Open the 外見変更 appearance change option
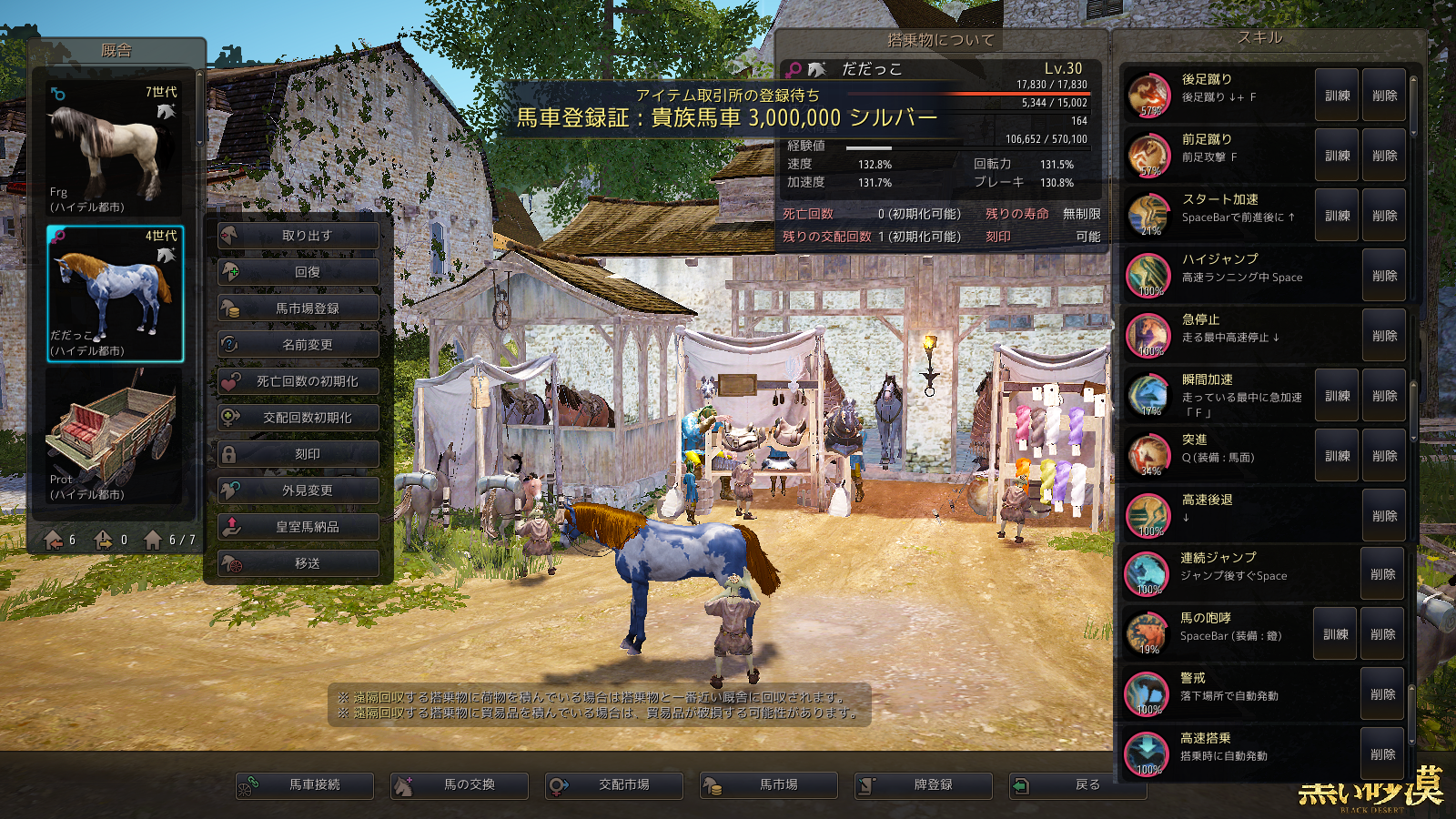The image size is (1456, 819). coord(298,490)
